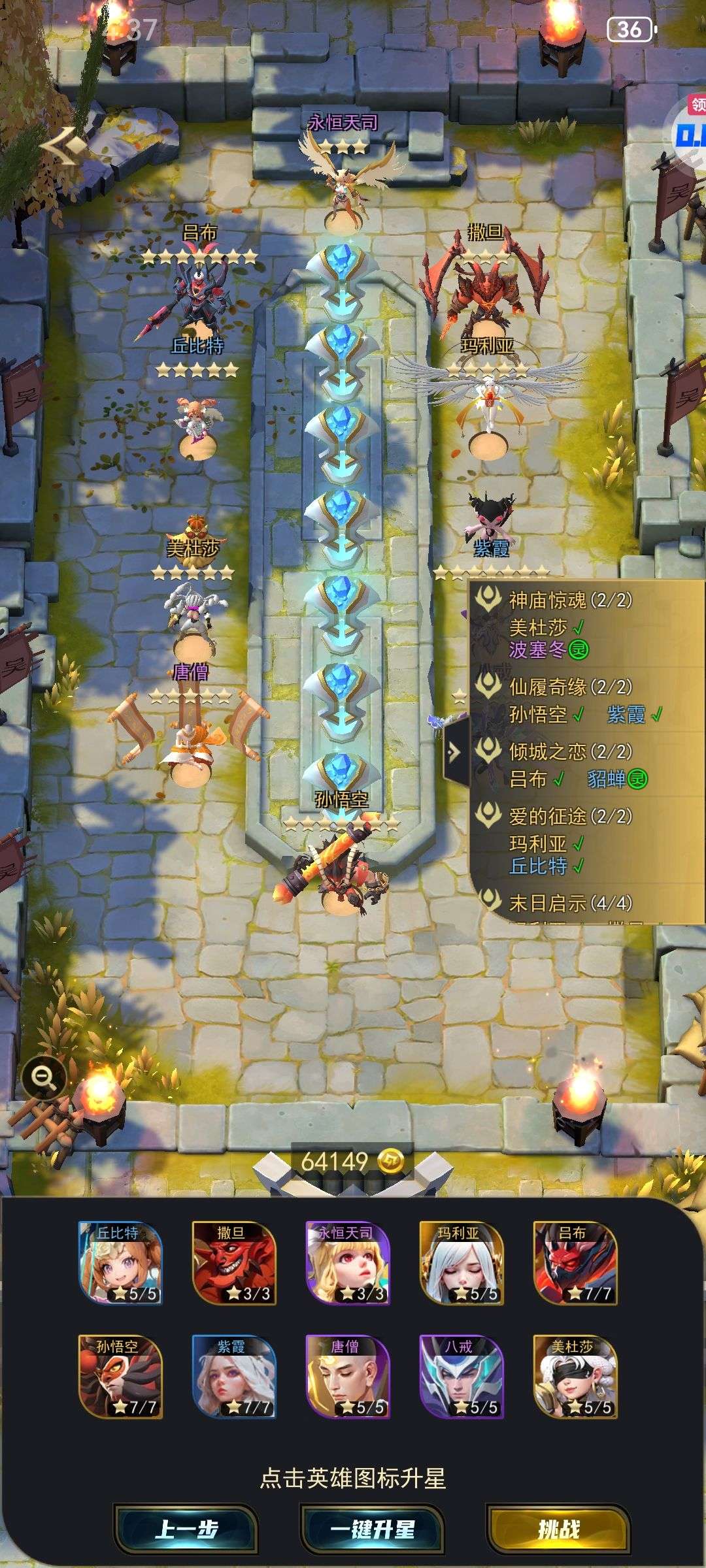The width and height of the screenshot is (706, 1568).
Task: View the 爱的征途 bond entry
Action: tap(570, 816)
